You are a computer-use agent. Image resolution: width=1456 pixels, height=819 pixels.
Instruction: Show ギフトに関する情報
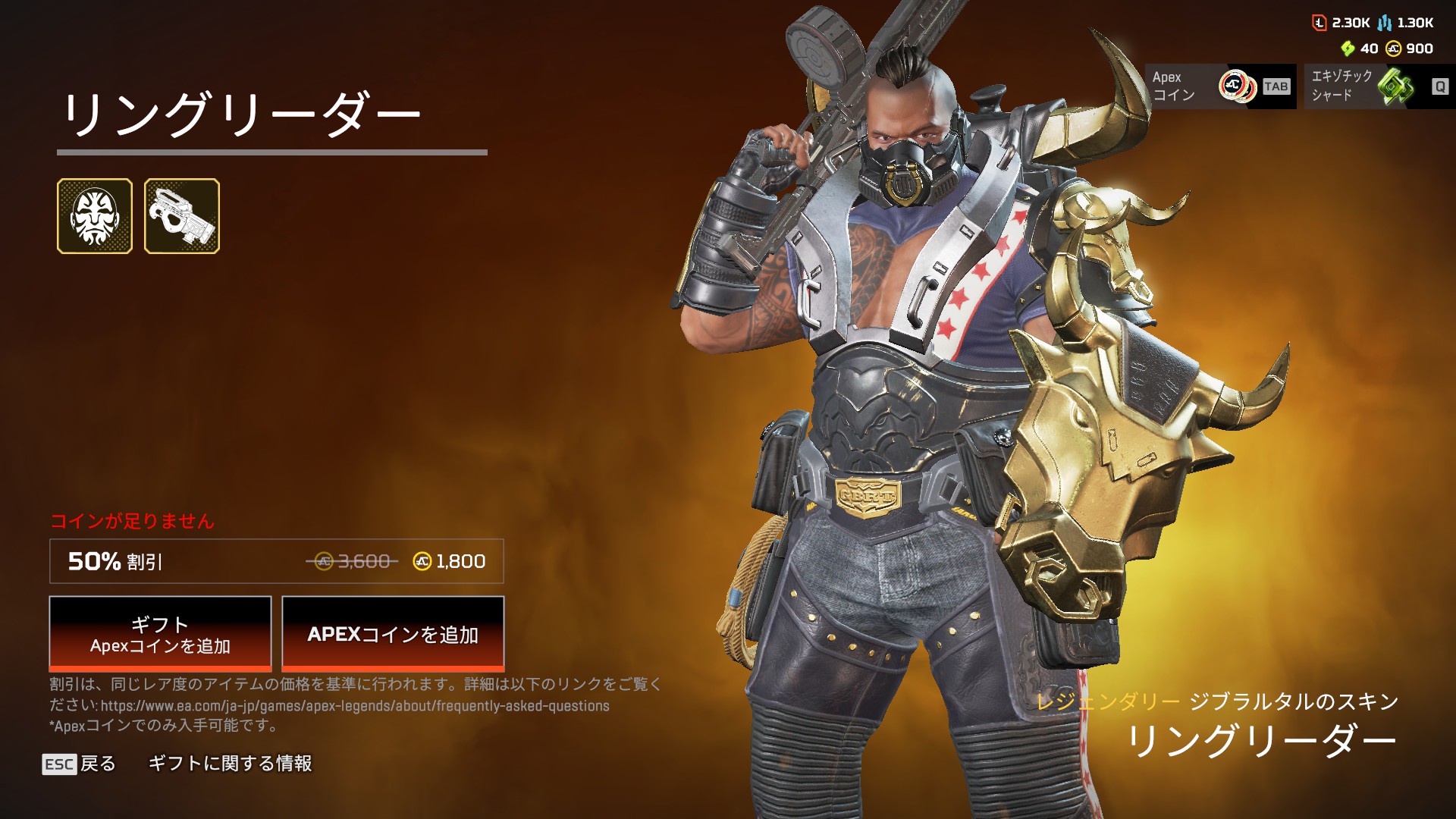click(230, 764)
